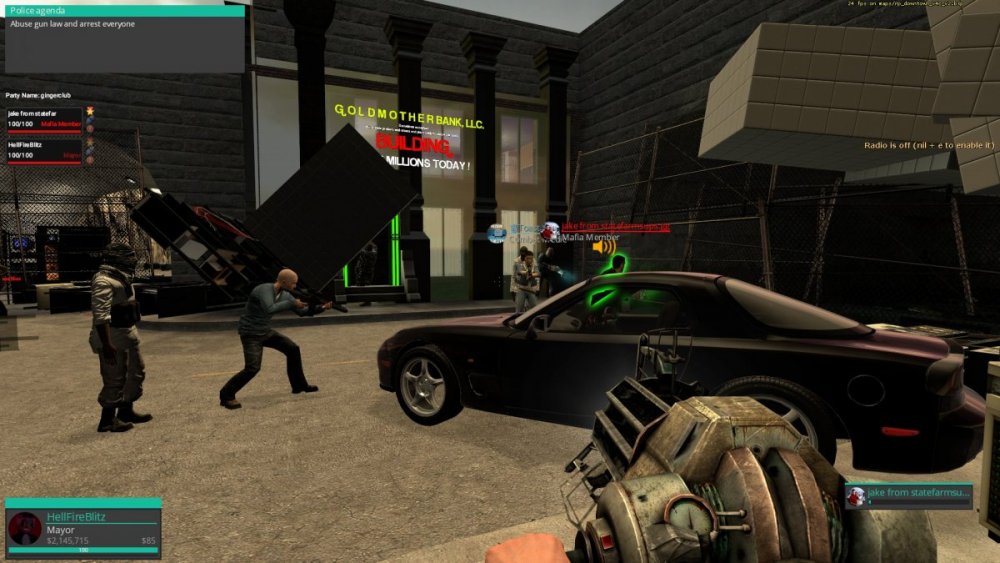Click the HellFireBlitz player avatar
The width and height of the screenshot is (1000, 563).
point(25,528)
